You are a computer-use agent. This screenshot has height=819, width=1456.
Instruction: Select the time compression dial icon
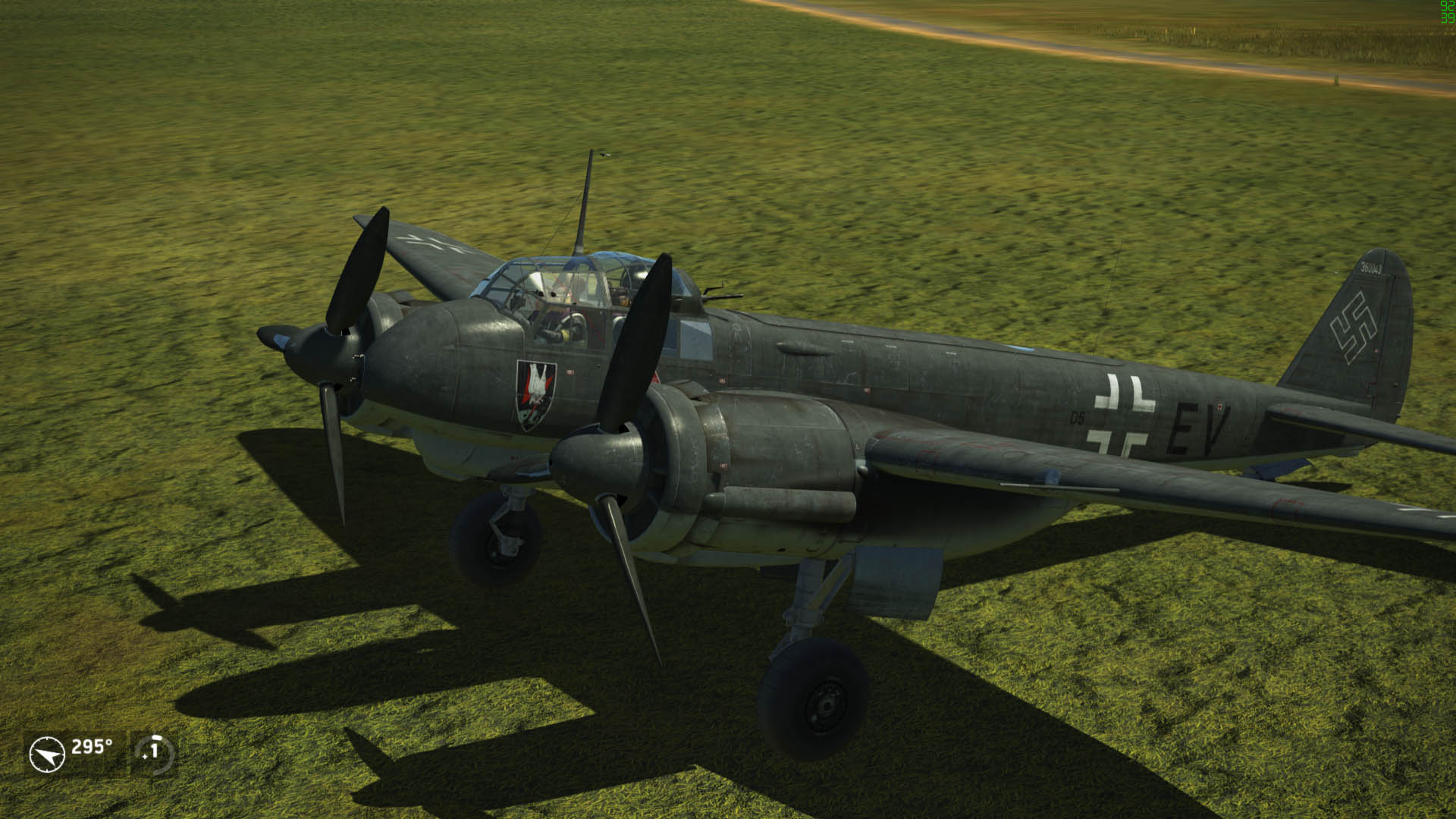click(x=154, y=752)
